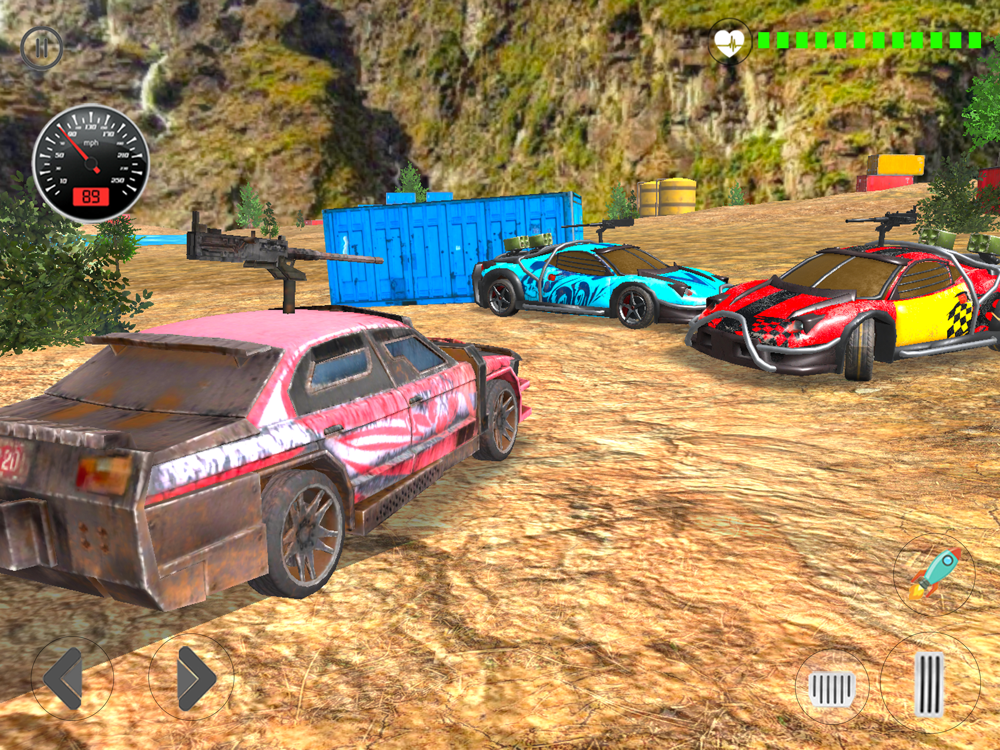1000x750 pixels.
Task: Steer left with the left arrow button
Action: [71, 678]
